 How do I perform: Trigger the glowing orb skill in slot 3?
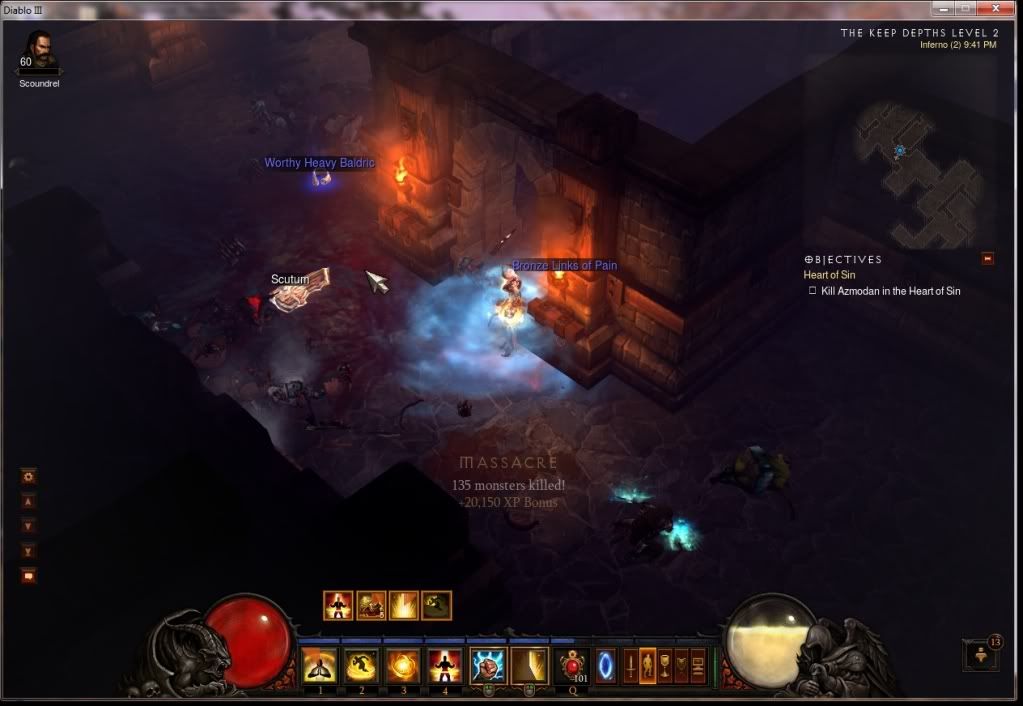click(x=402, y=665)
